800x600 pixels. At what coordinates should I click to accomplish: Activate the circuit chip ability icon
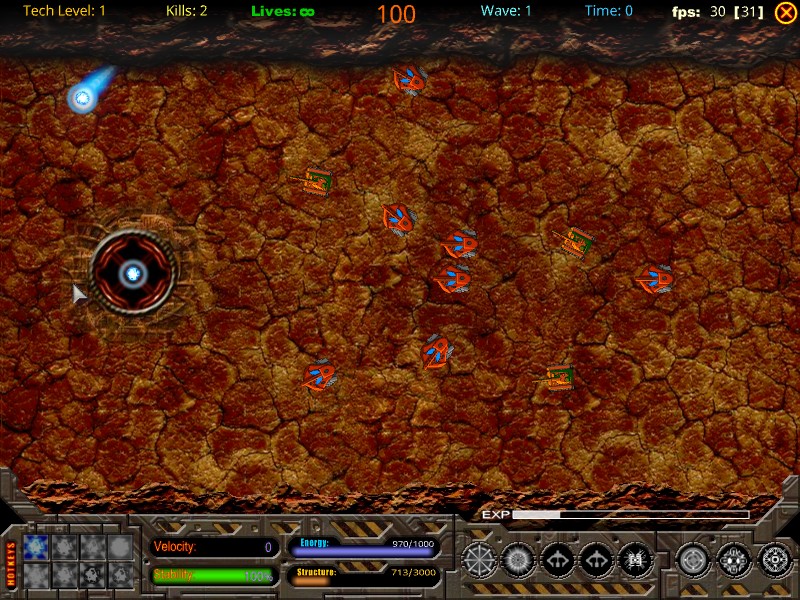point(634,560)
